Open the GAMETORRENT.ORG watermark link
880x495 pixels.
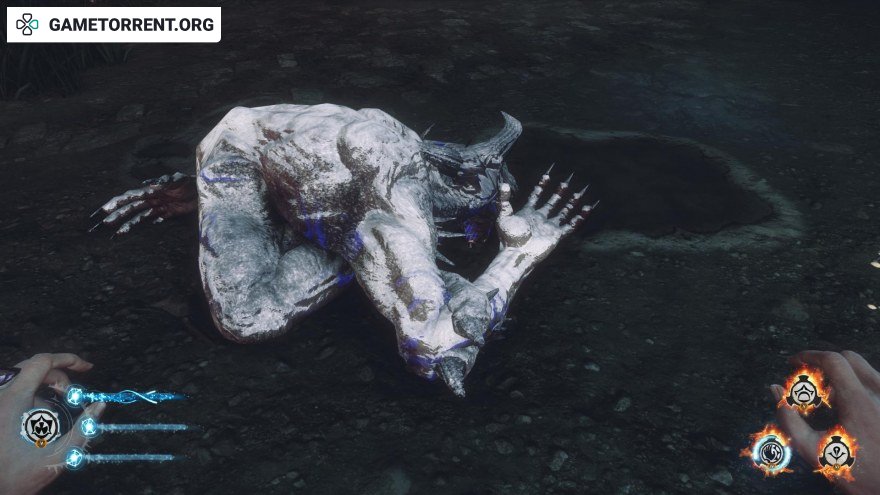pyautogui.click(x=115, y=24)
